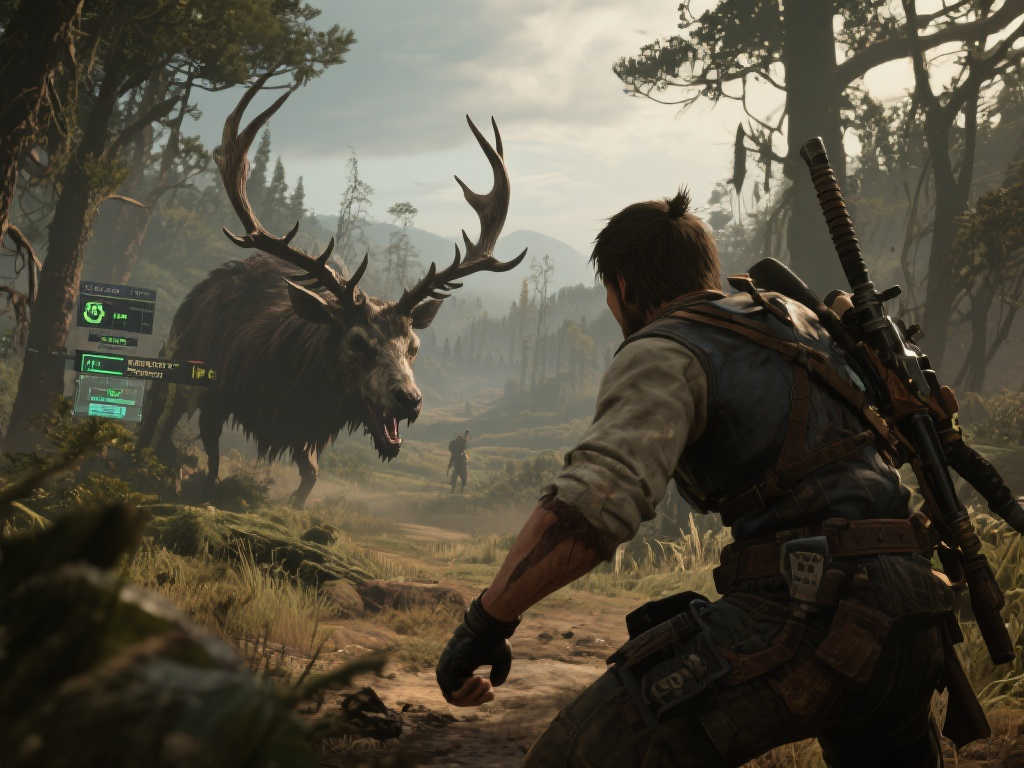Select the green outlined box in the HUD

[x=100, y=364]
